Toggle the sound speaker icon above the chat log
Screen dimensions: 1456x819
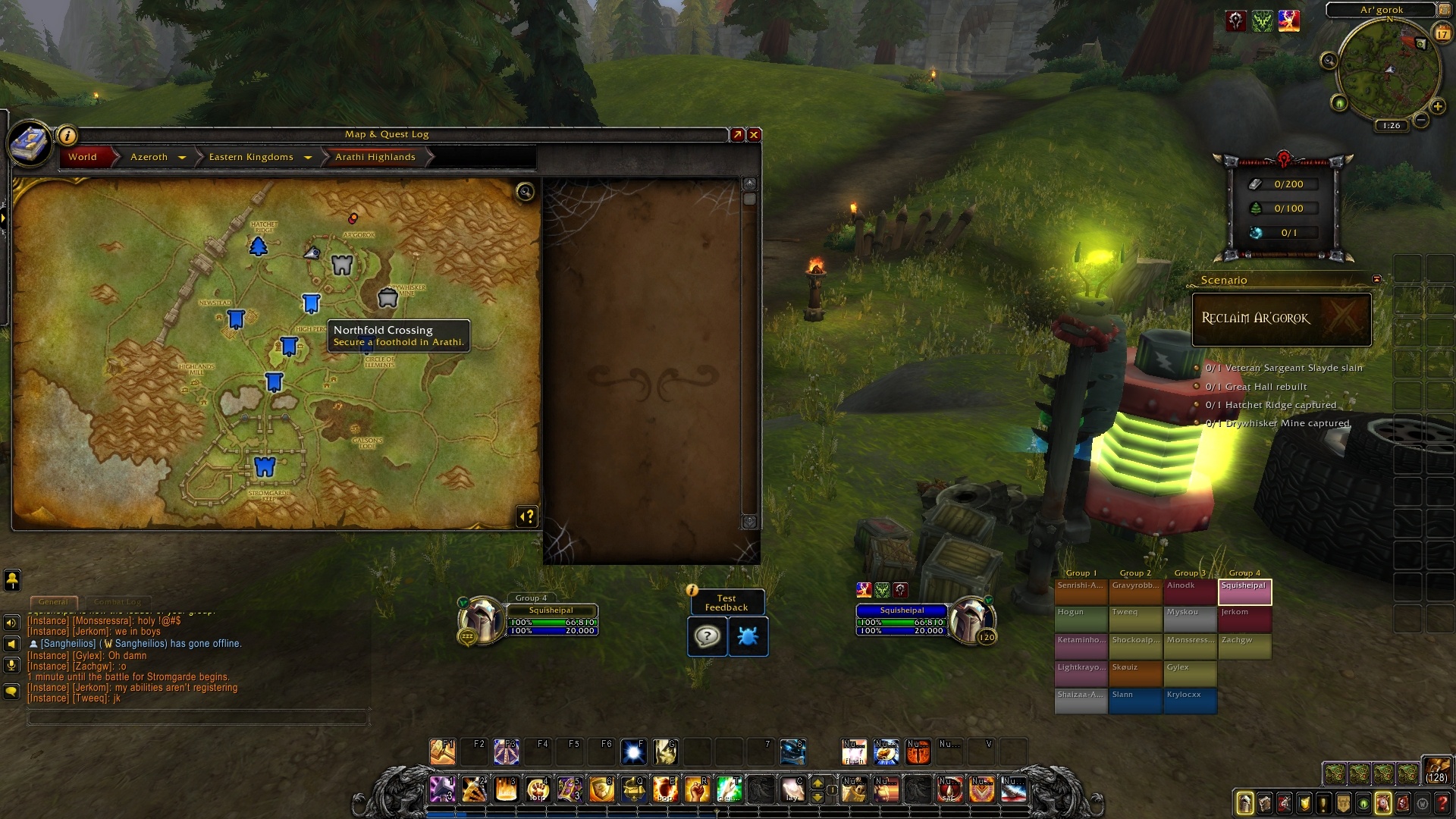[x=11, y=622]
